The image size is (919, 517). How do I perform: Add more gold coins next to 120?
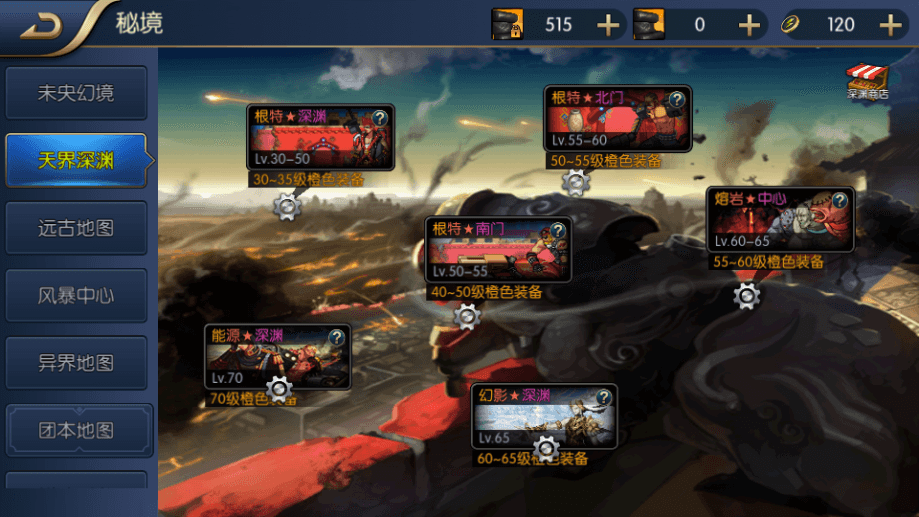click(x=890, y=25)
